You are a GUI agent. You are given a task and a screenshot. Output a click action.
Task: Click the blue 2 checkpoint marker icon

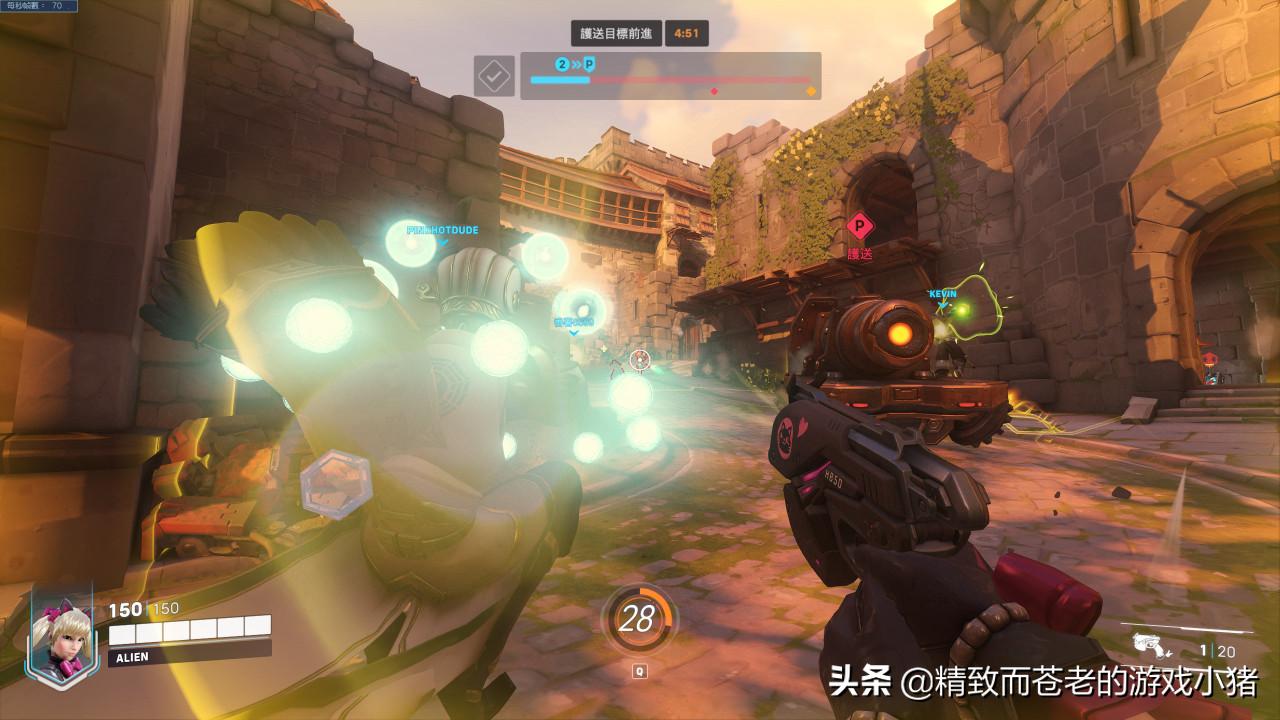point(561,62)
